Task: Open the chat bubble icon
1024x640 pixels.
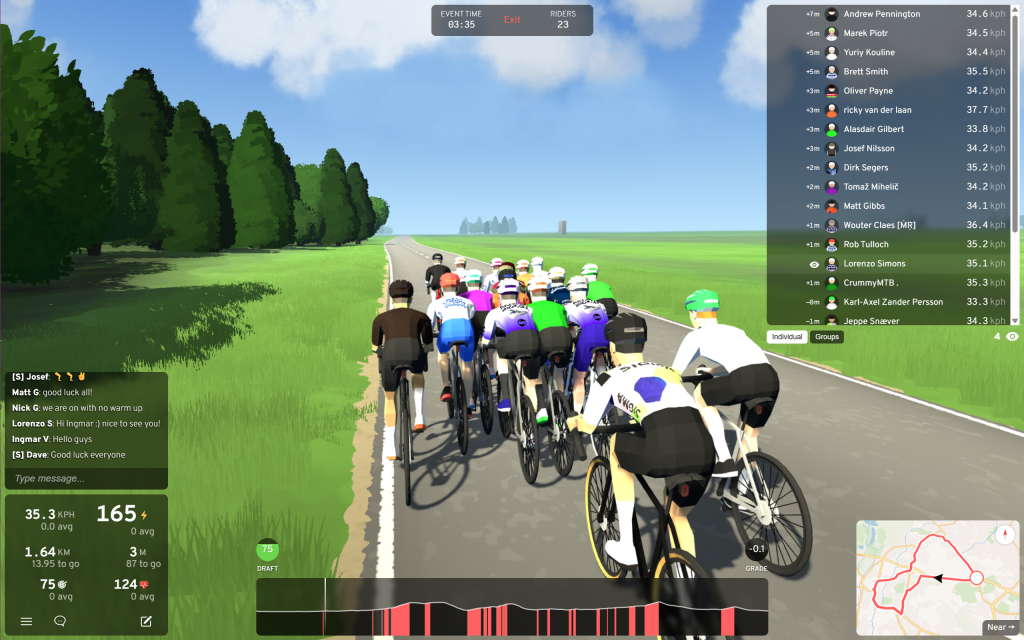Action: (60, 622)
